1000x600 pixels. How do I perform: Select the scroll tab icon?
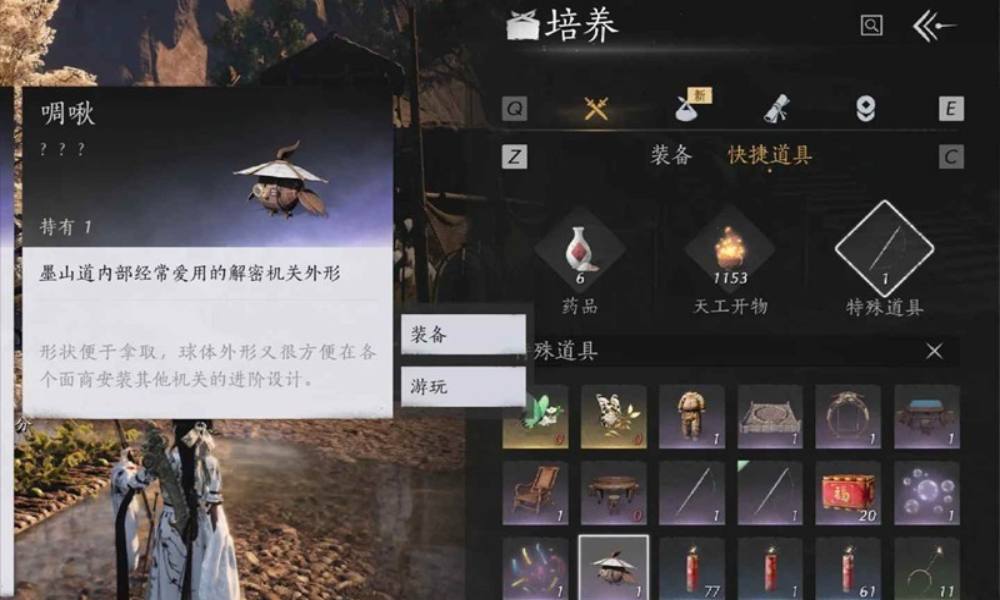coord(777,109)
